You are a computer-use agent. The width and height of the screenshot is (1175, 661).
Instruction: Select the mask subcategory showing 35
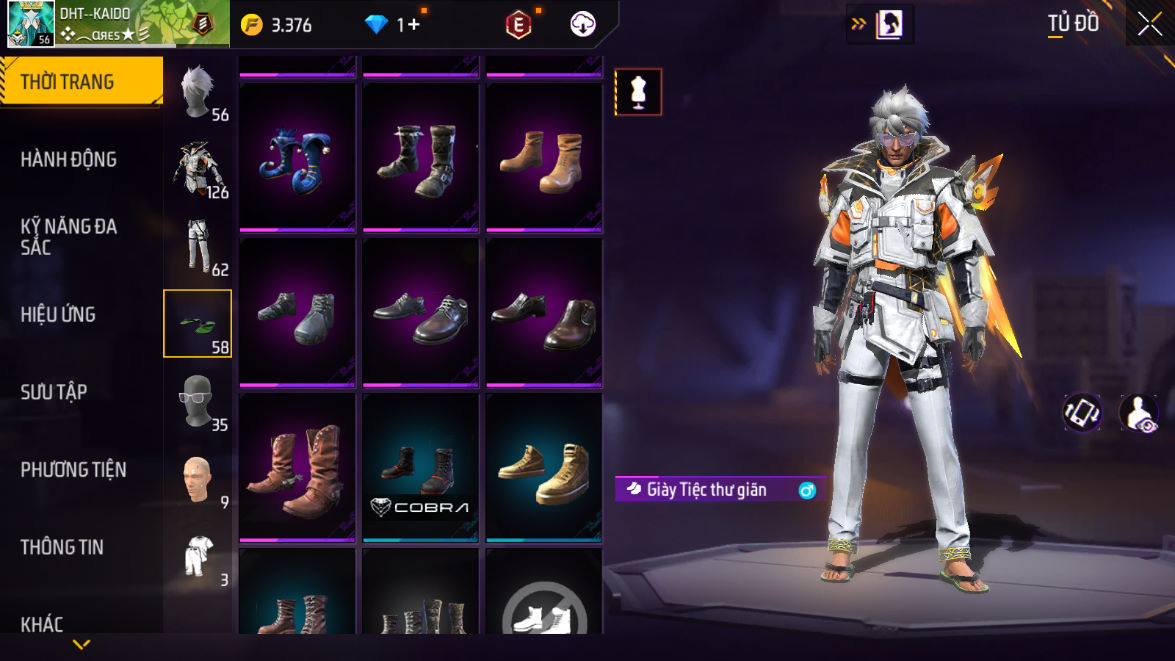coord(199,401)
